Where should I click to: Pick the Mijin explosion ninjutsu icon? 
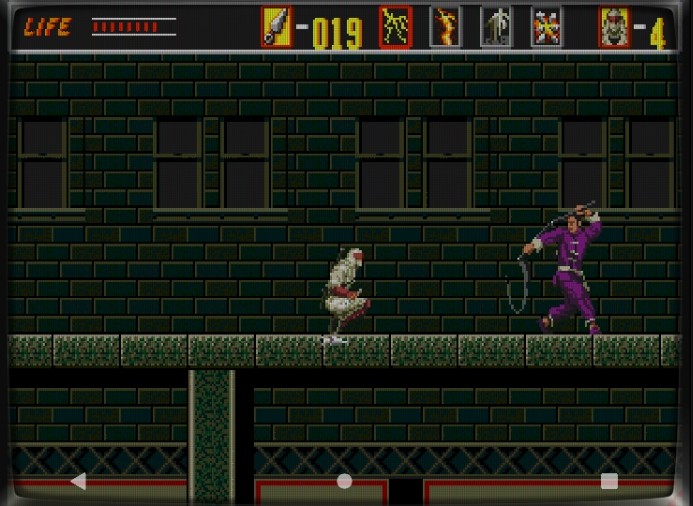(545, 27)
